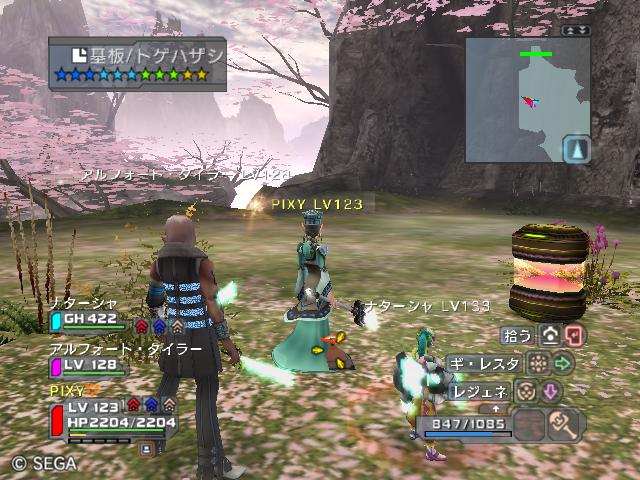Viewport: 640px width, 480px height.
Task: Click the minimap compass arrow icon
Action: click(x=577, y=150)
